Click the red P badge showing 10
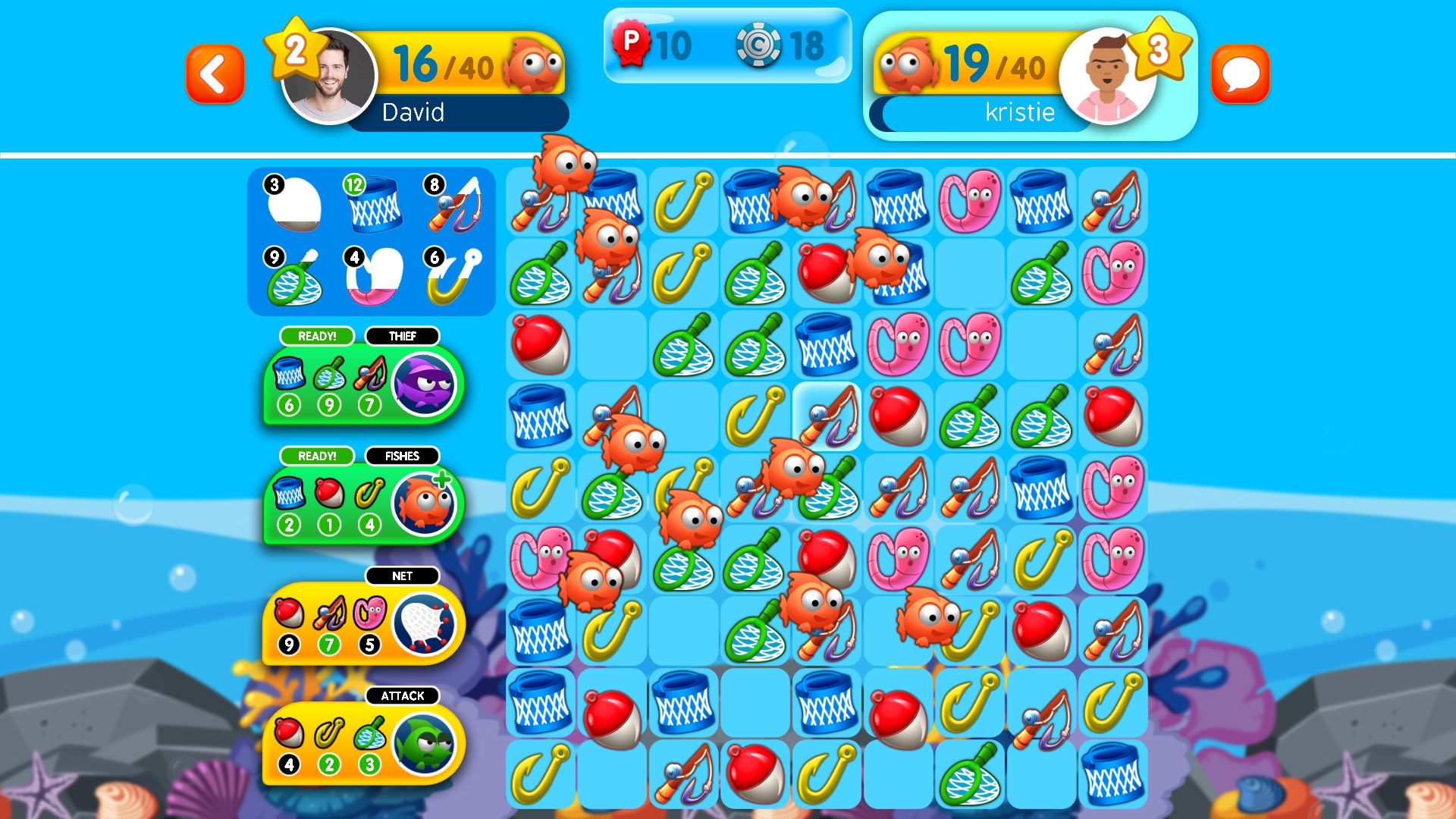The width and height of the screenshot is (1456, 819). [632, 44]
